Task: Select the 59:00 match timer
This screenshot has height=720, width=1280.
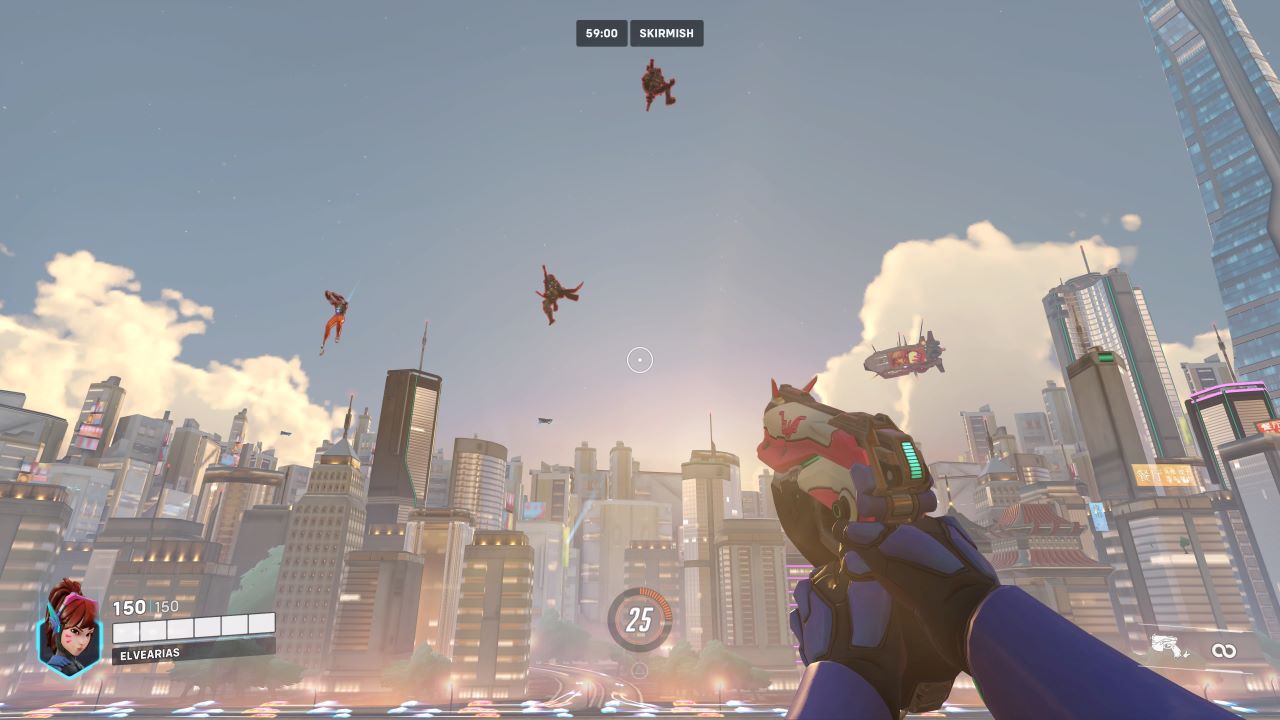Action: (x=603, y=33)
